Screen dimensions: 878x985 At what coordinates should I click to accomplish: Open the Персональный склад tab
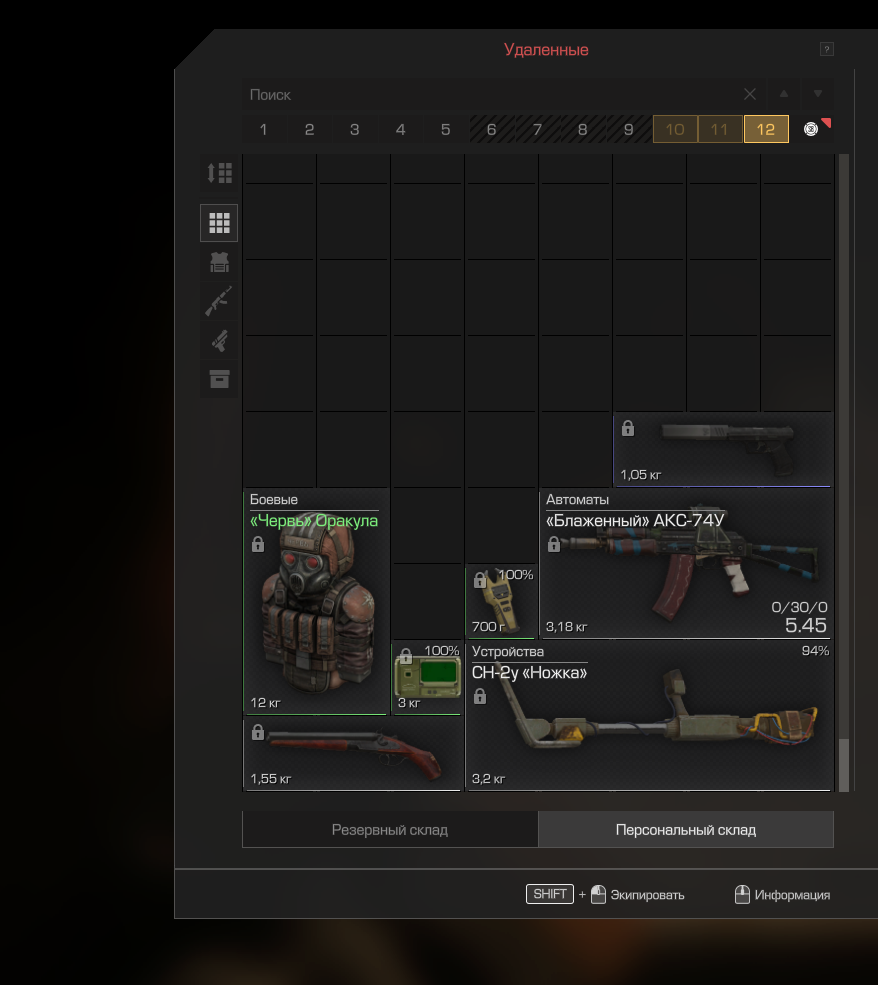[x=686, y=830]
